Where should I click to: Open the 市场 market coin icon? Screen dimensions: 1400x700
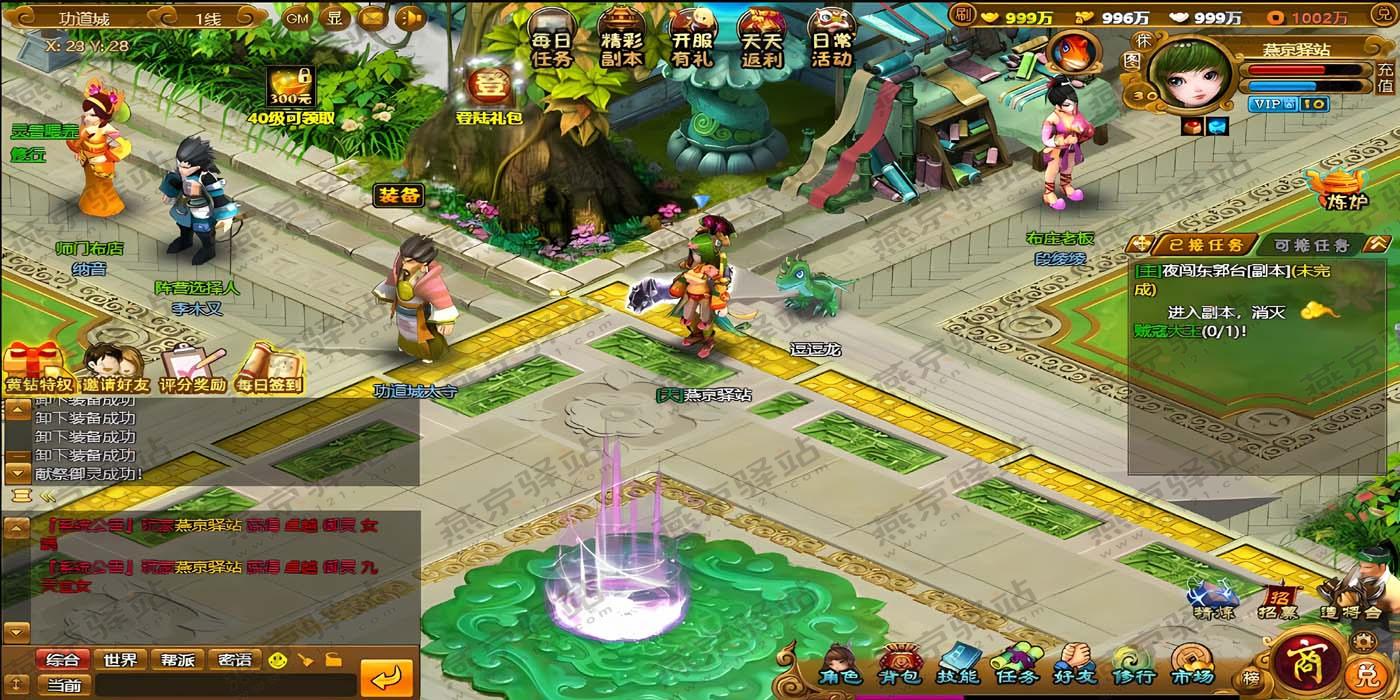(x=1192, y=668)
